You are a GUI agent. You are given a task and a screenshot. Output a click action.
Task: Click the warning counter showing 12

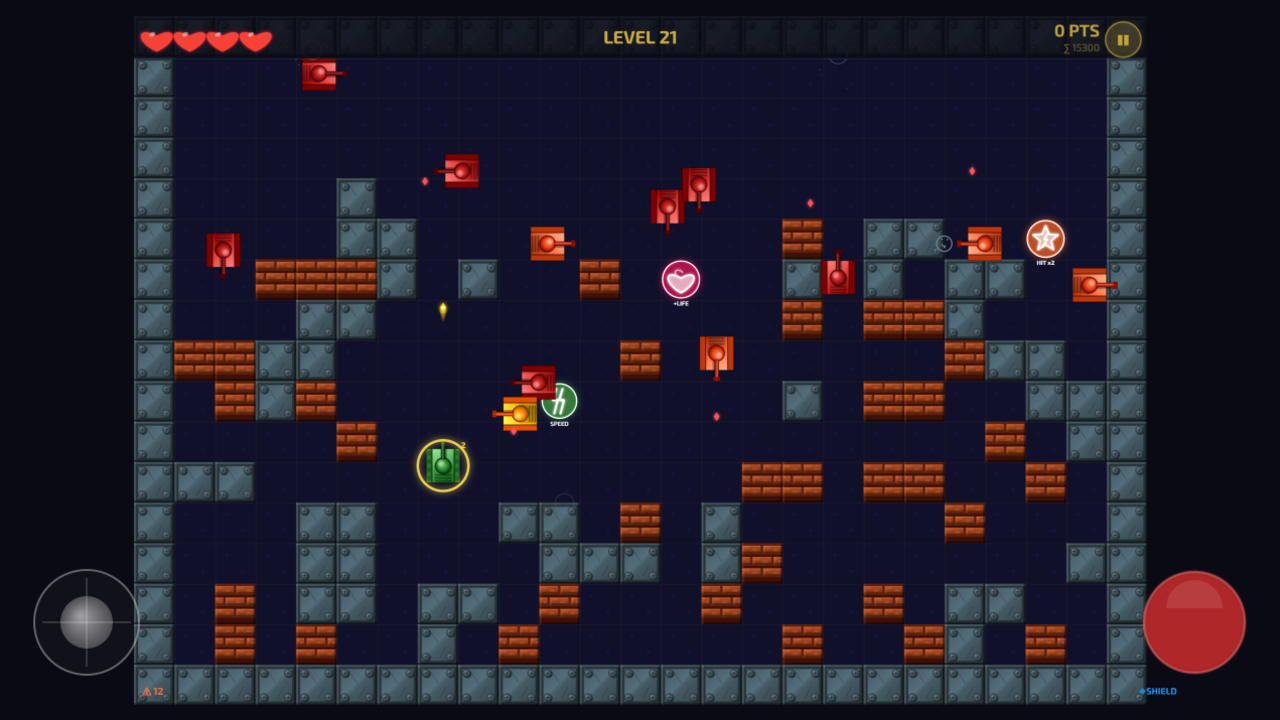point(151,691)
